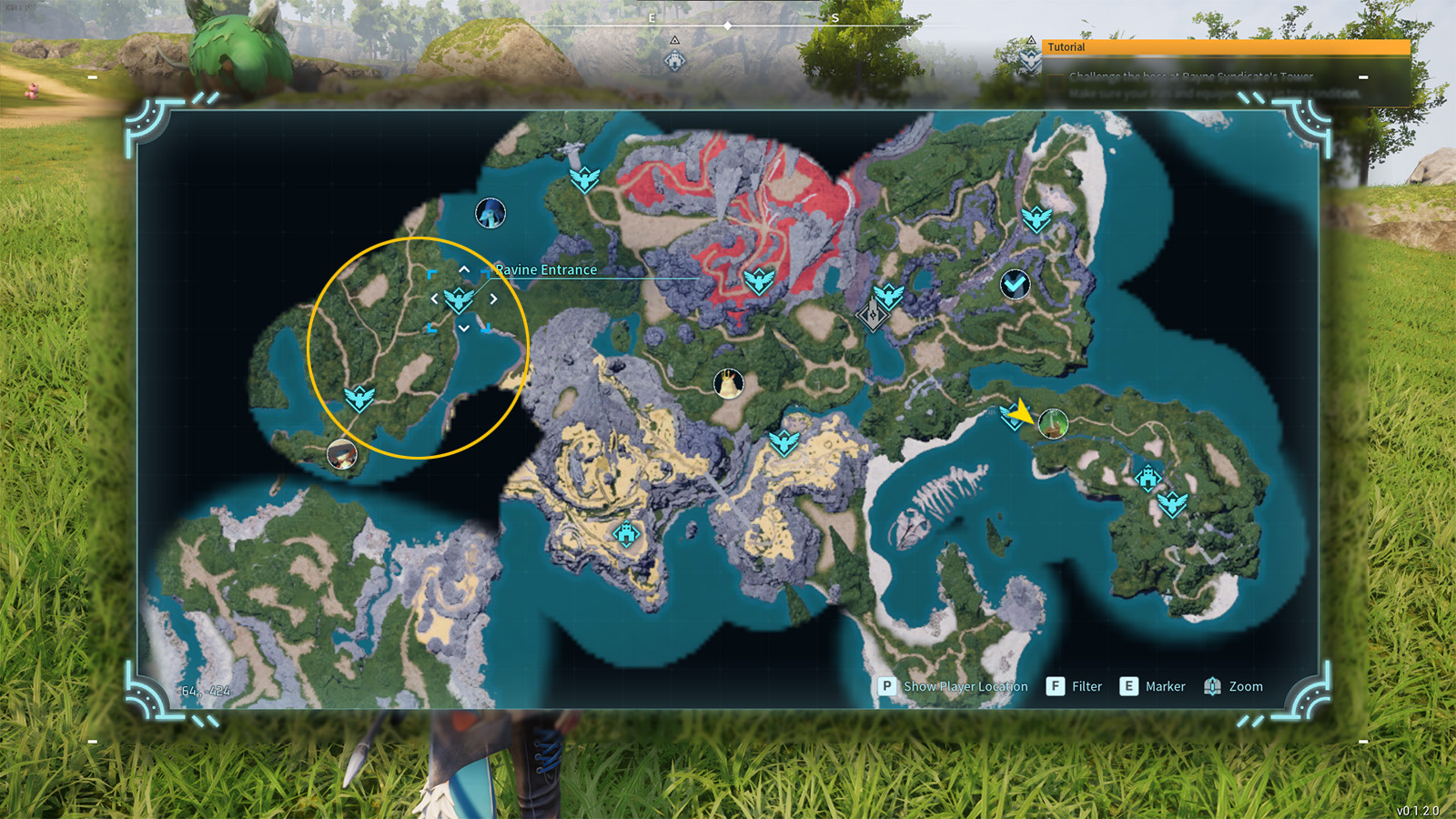Open the map Filter option
The height and width of the screenshot is (819, 1456).
pos(1075,686)
